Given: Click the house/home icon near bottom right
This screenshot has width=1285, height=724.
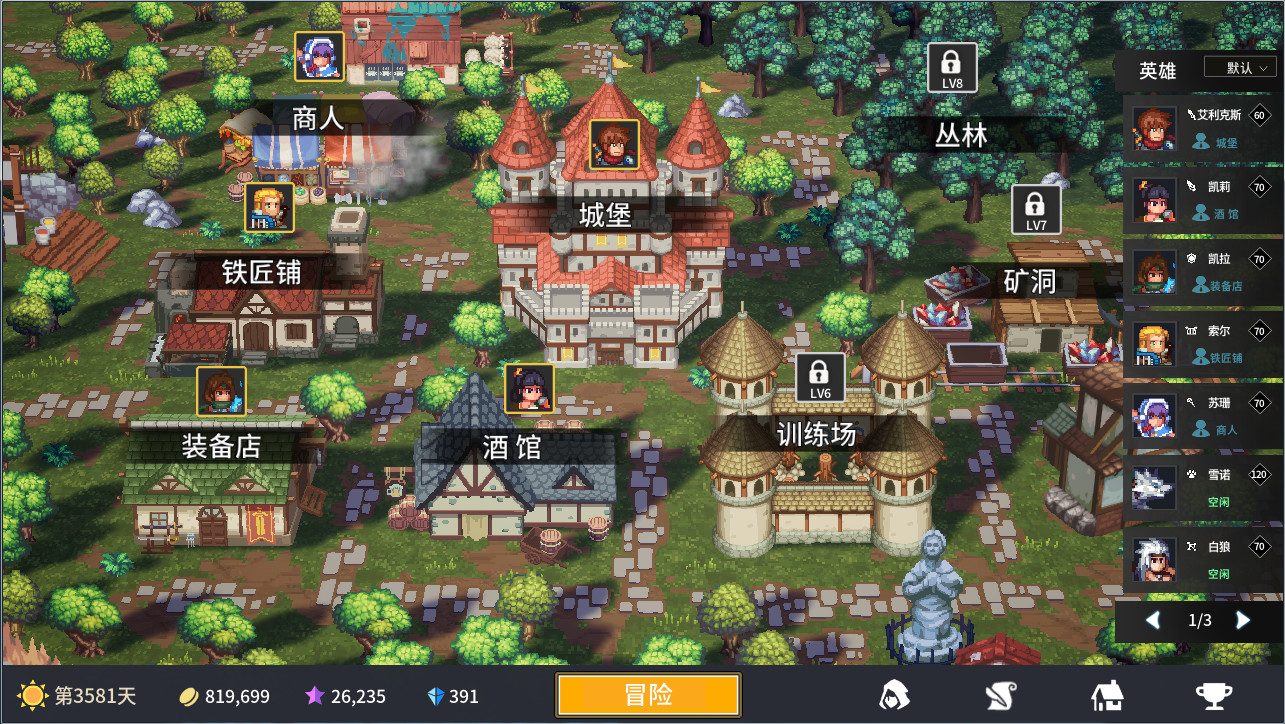Looking at the screenshot, I should [x=1107, y=694].
